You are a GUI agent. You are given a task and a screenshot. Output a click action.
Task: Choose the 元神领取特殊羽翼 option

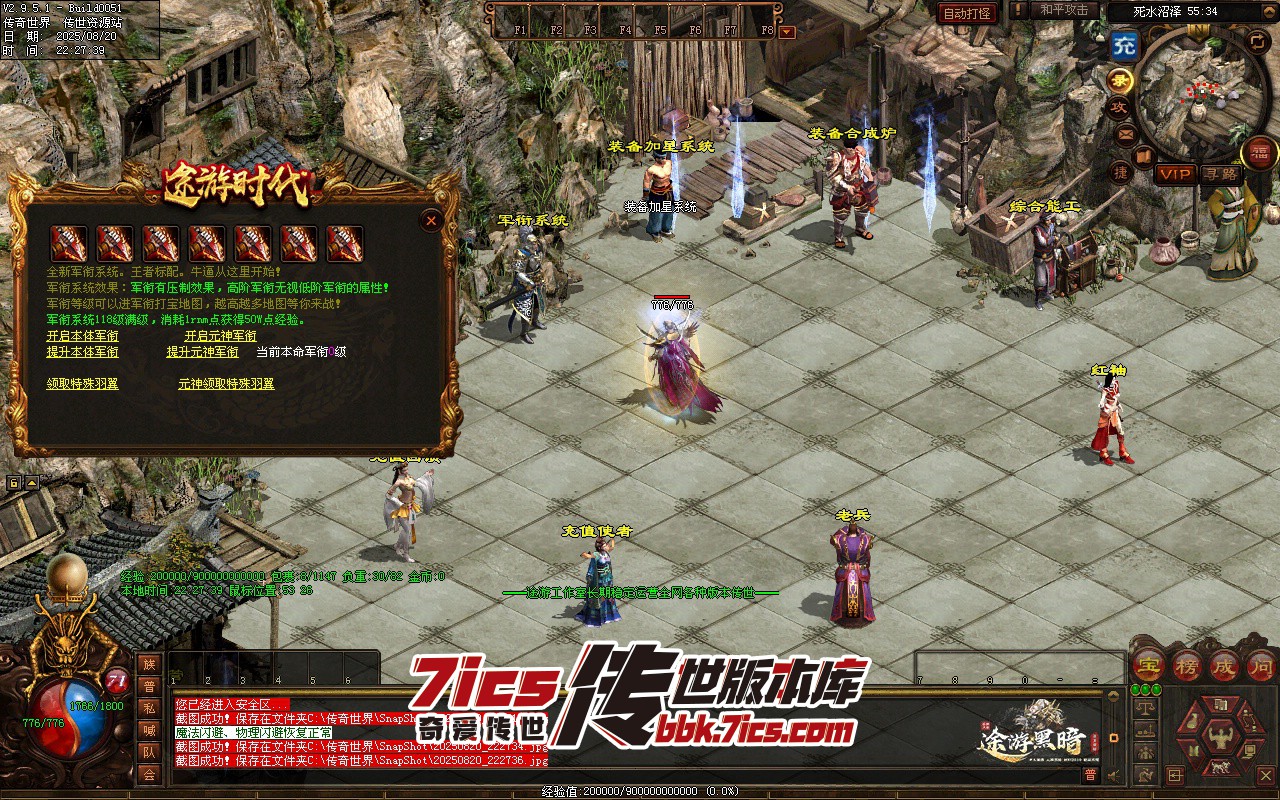click(x=226, y=384)
